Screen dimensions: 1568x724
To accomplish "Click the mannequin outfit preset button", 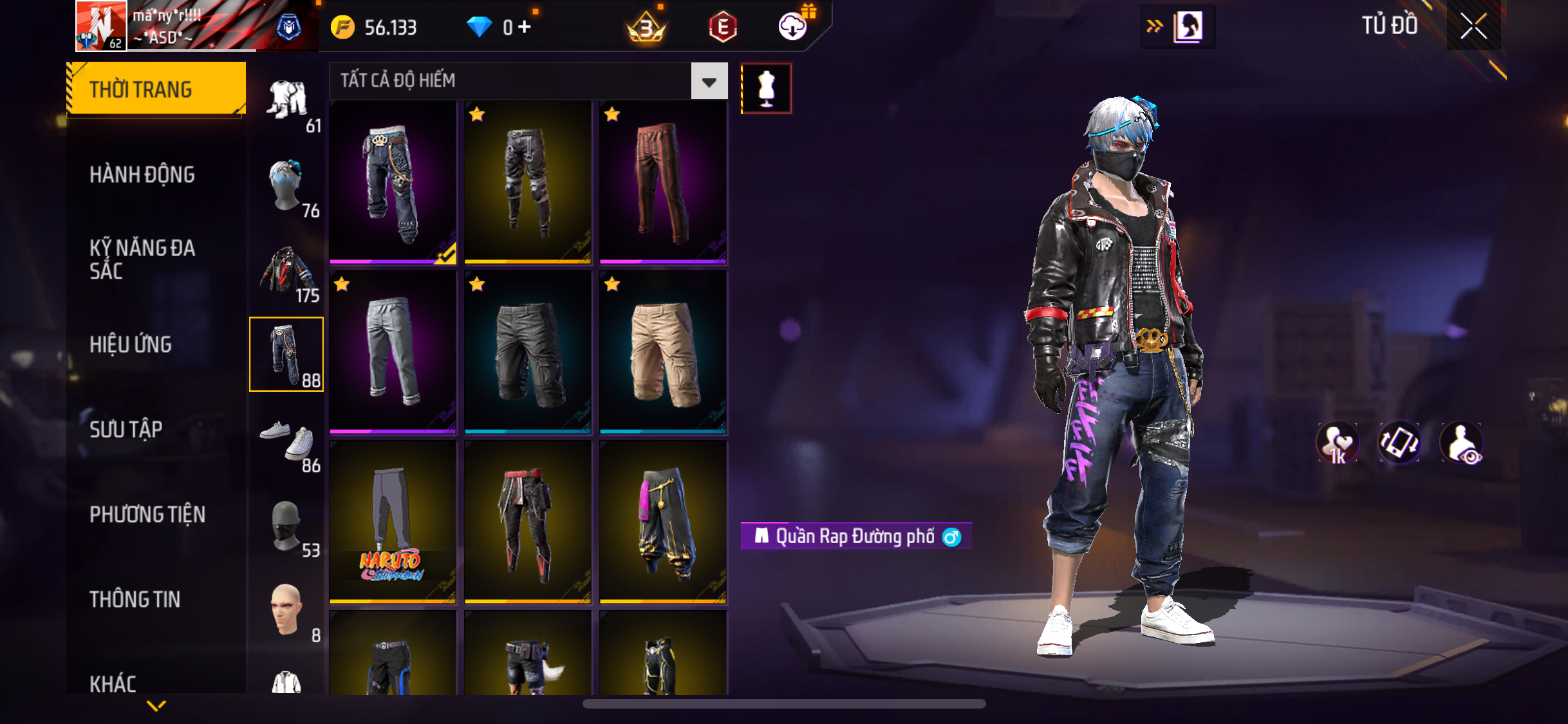I will point(766,88).
